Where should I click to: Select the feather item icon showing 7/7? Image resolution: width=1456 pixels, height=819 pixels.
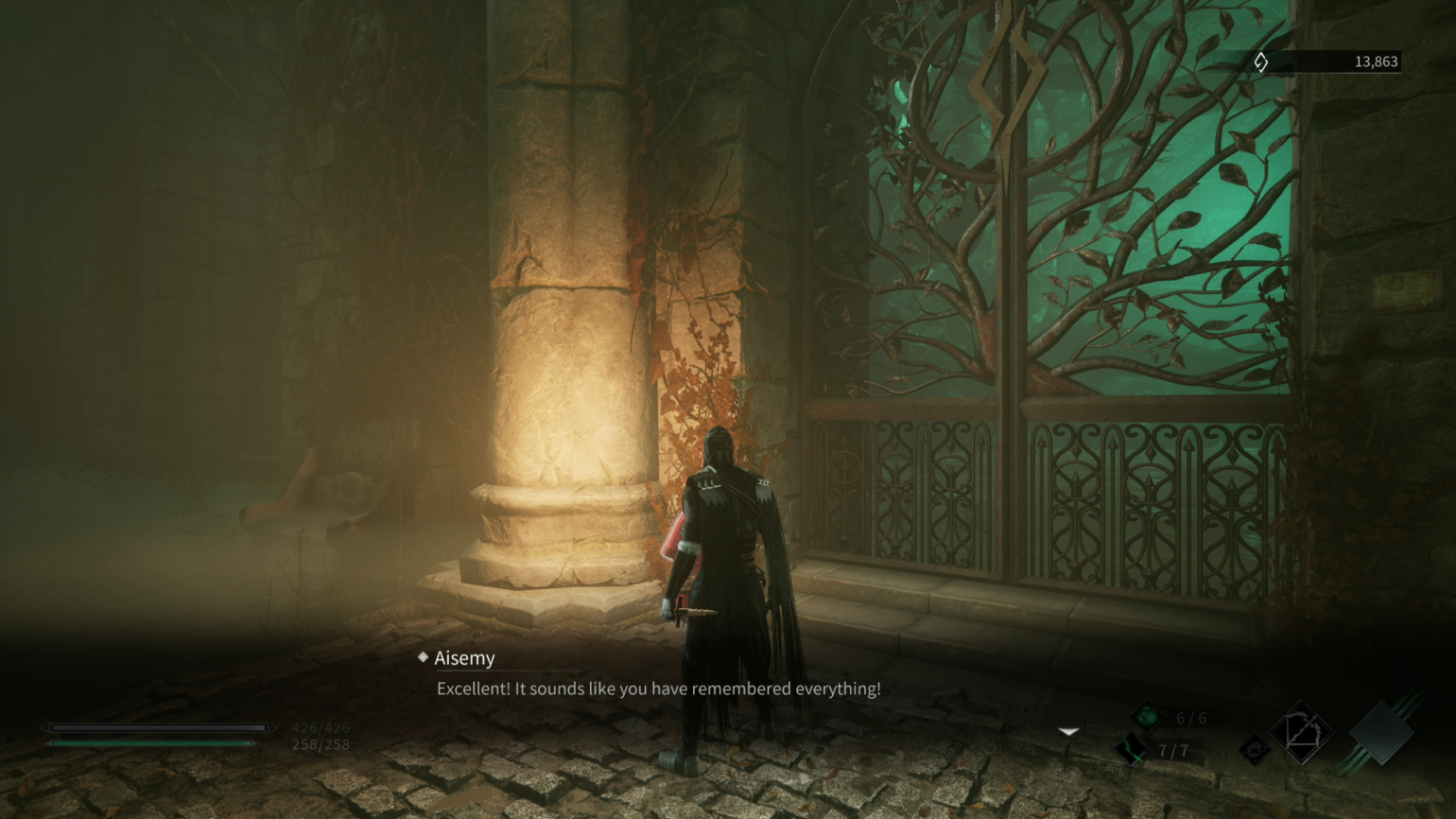tap(1129, 750)
